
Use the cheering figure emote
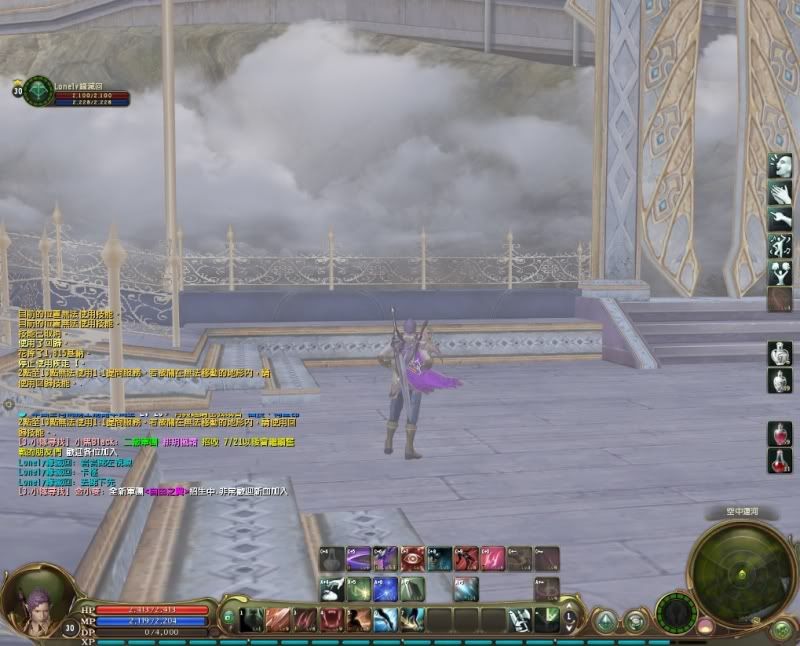780,273
